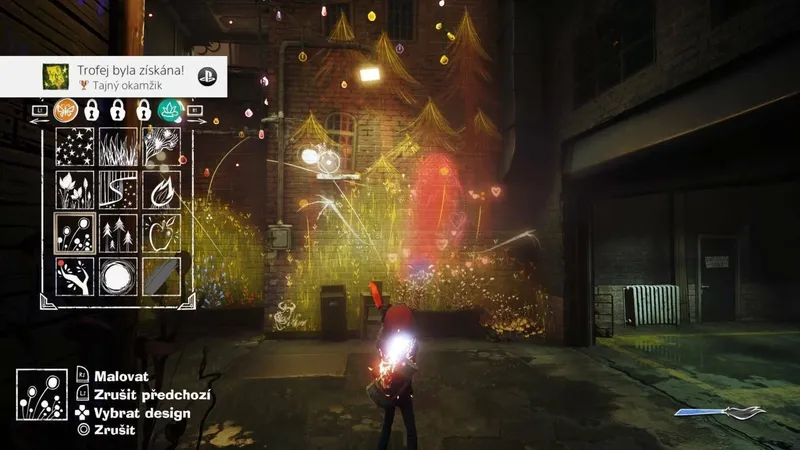Select the campfire flame design
This screenshot has width=800, height=450.
pos(161,189)
